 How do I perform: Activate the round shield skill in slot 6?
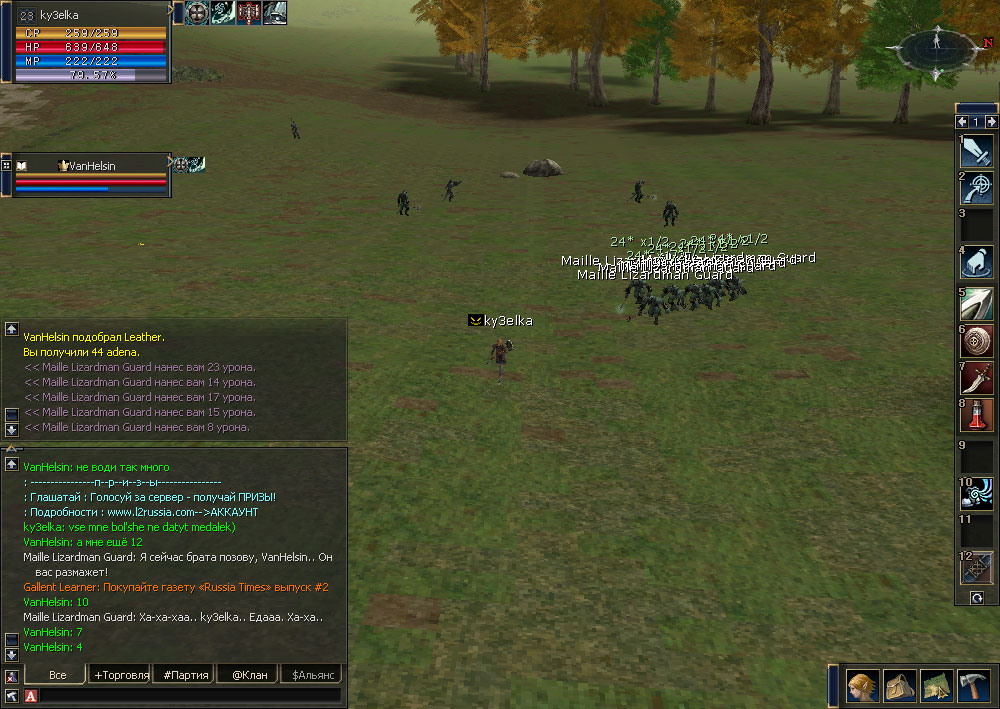(976, 340)
